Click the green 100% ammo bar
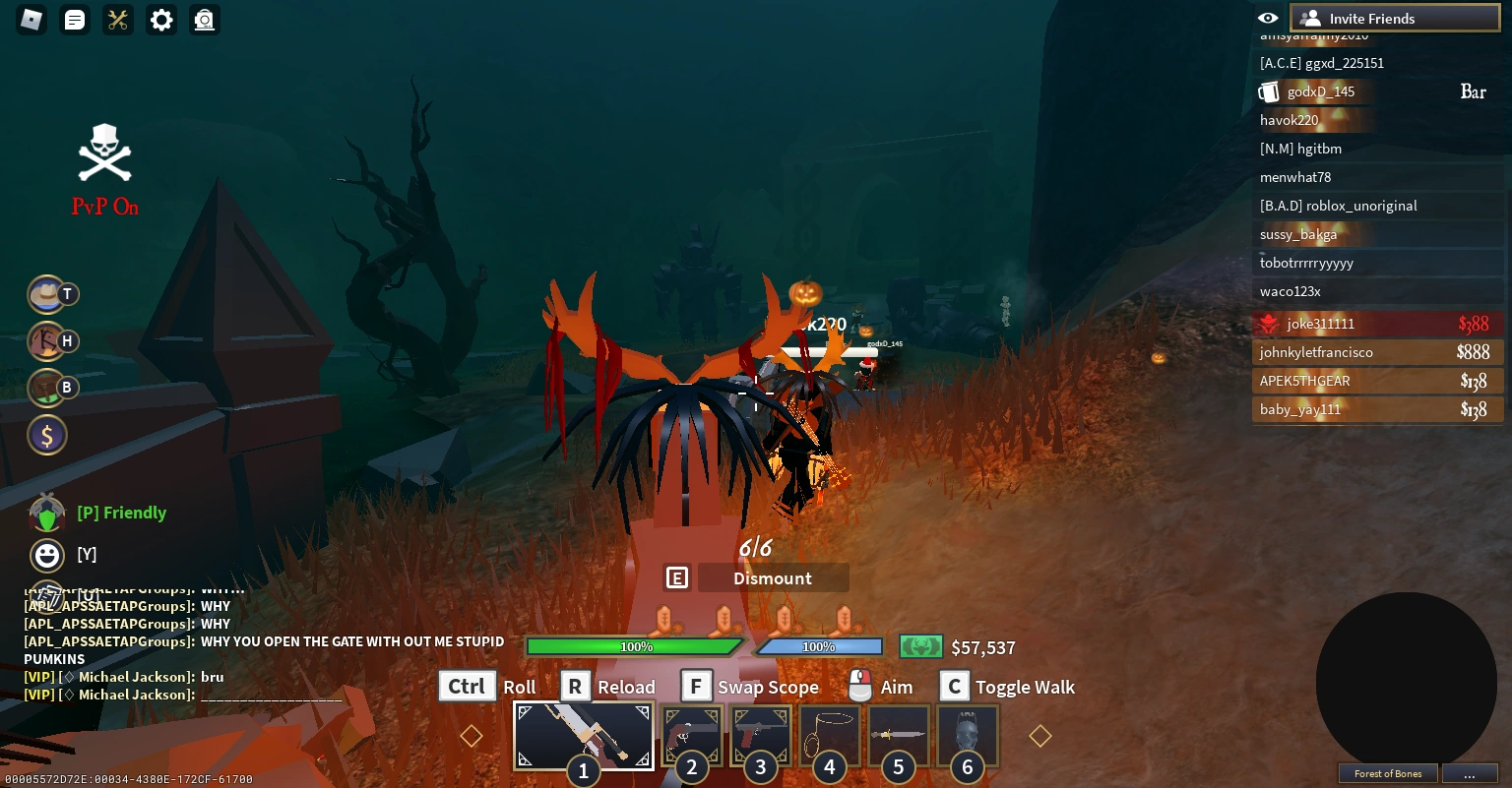The height and width of the screenshot is (788, 1512). (636, 646)
